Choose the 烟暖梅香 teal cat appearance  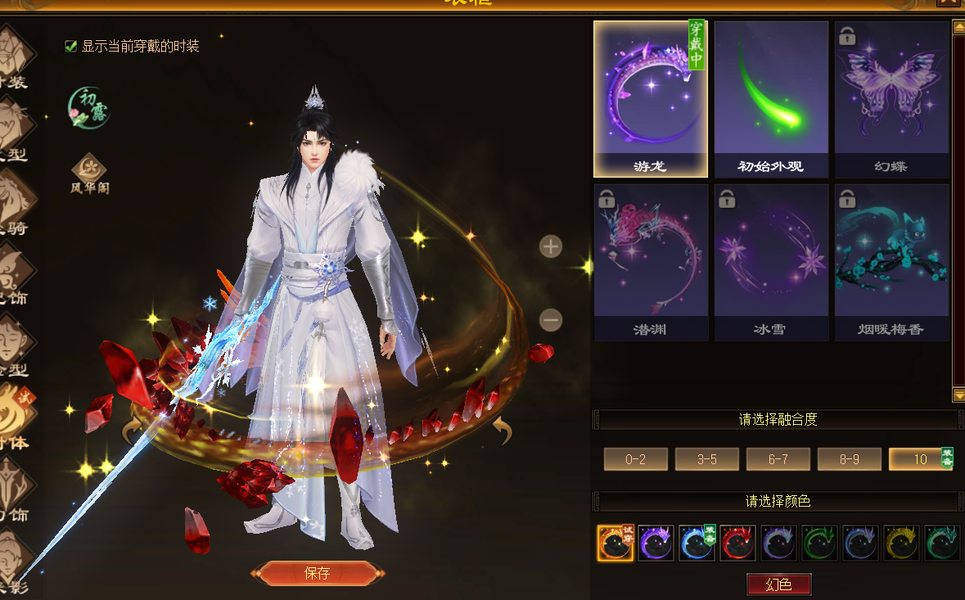tap(891, 262)
